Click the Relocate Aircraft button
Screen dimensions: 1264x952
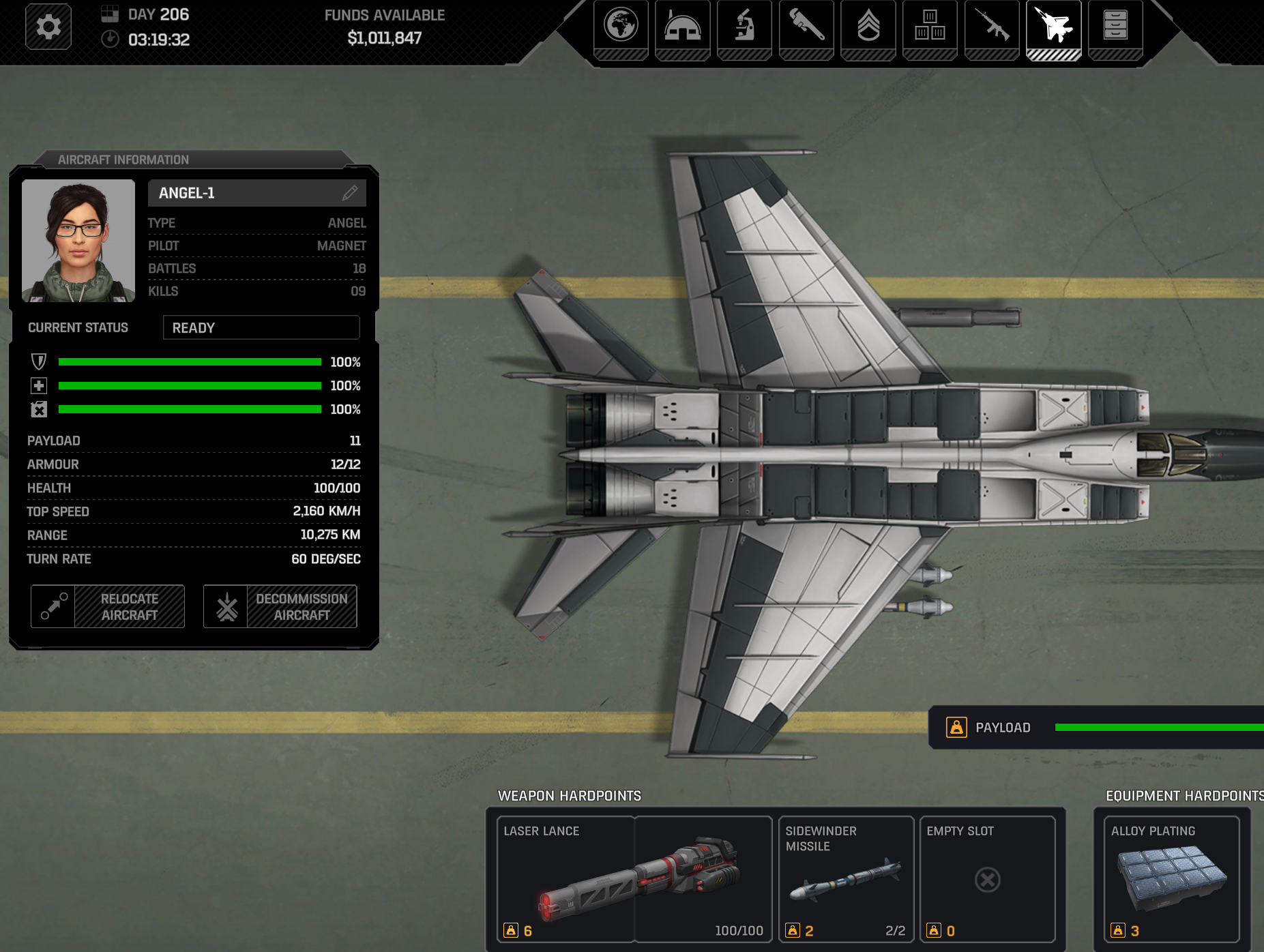[x=108, y=606]
